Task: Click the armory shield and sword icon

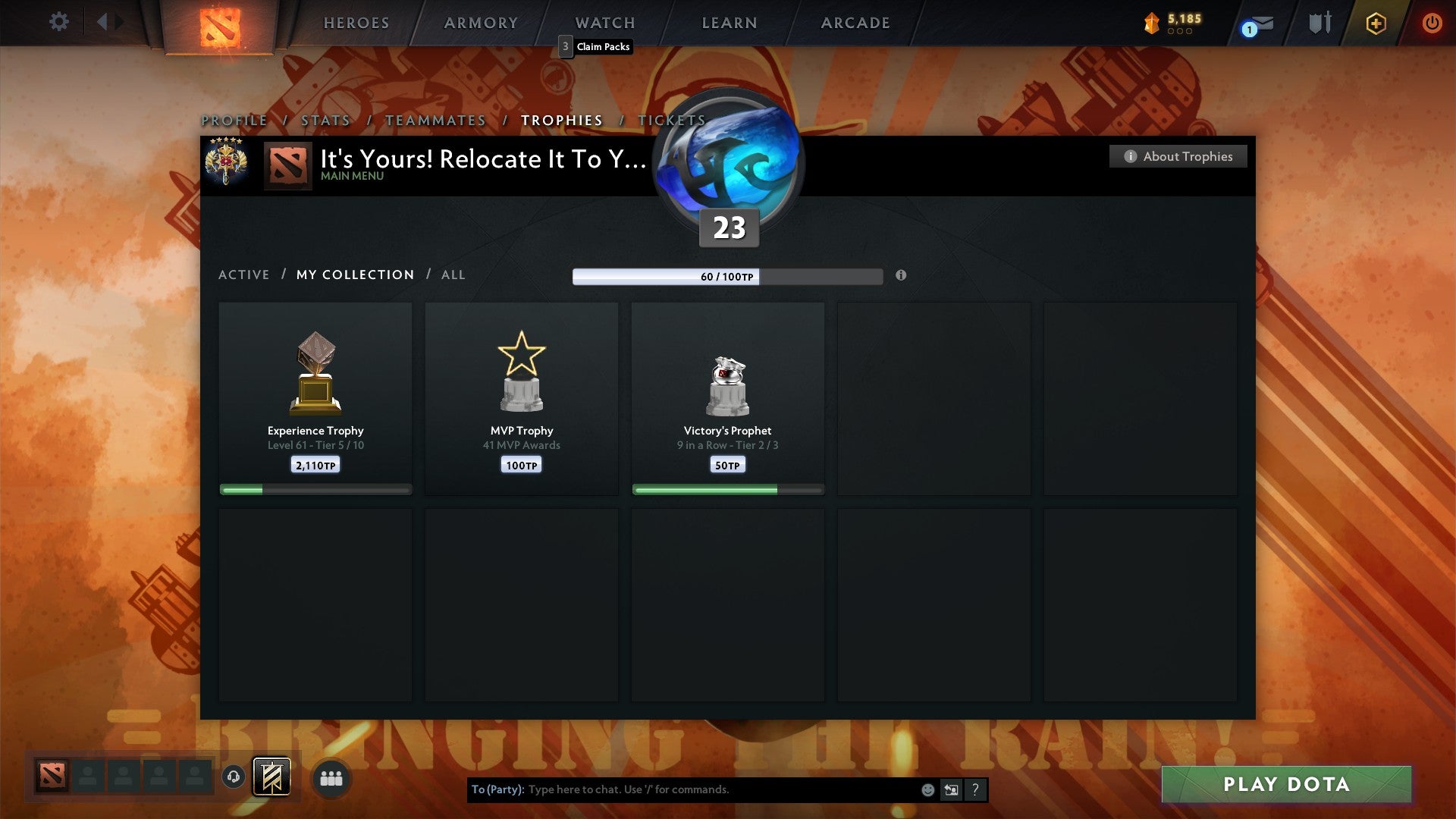Action: (1319, 23)
